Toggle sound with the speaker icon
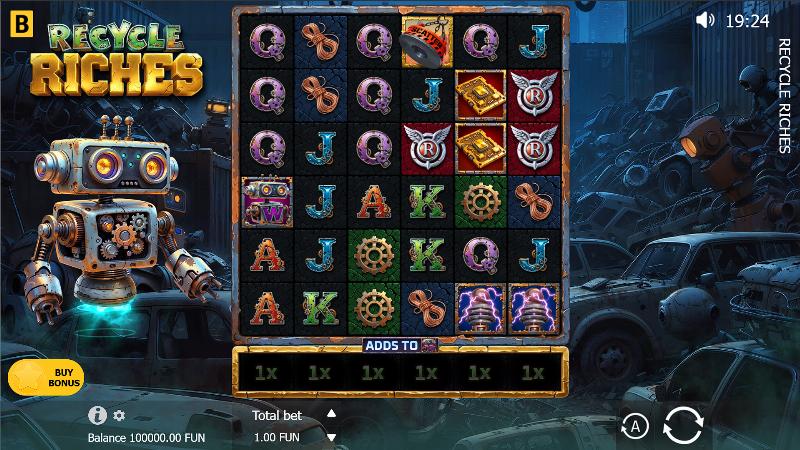This screenshot has height=450, width=800. [x=706, y=19]
